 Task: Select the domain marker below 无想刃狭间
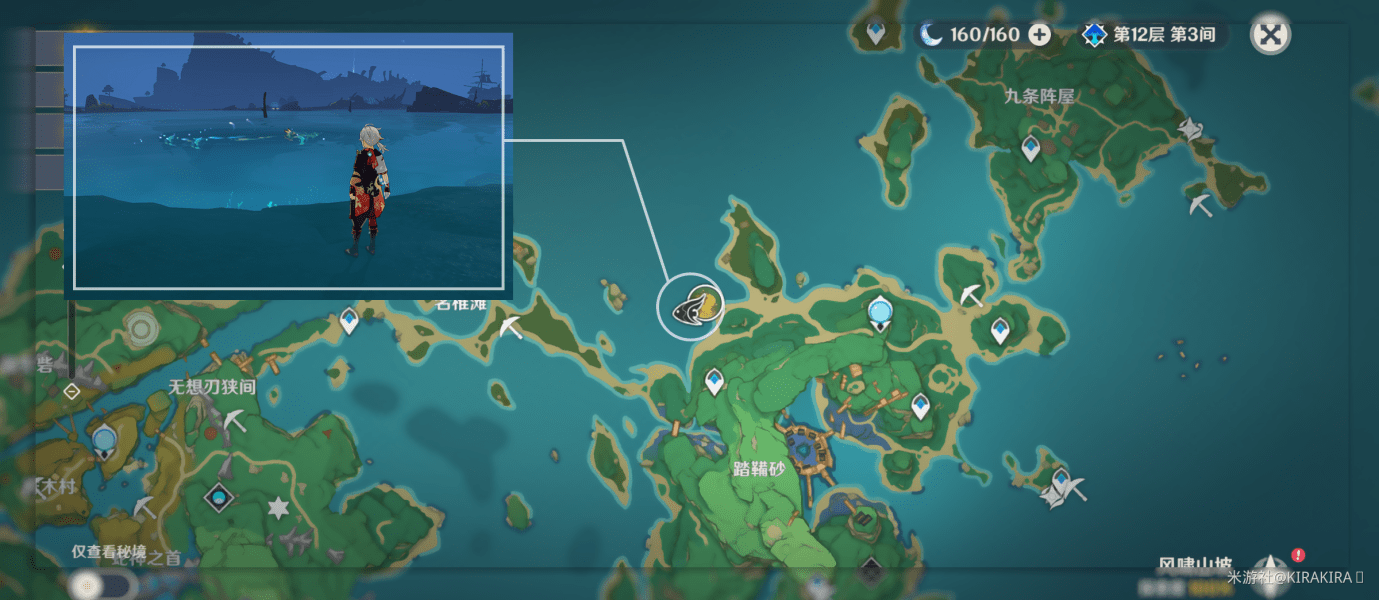[219, 496]
